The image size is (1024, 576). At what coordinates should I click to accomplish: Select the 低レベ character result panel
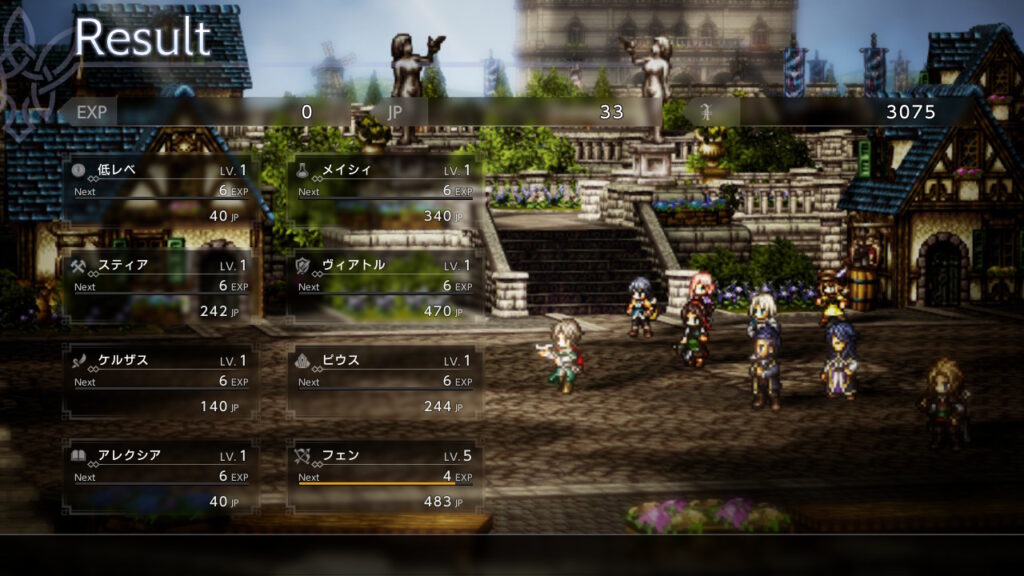point(161,192)
